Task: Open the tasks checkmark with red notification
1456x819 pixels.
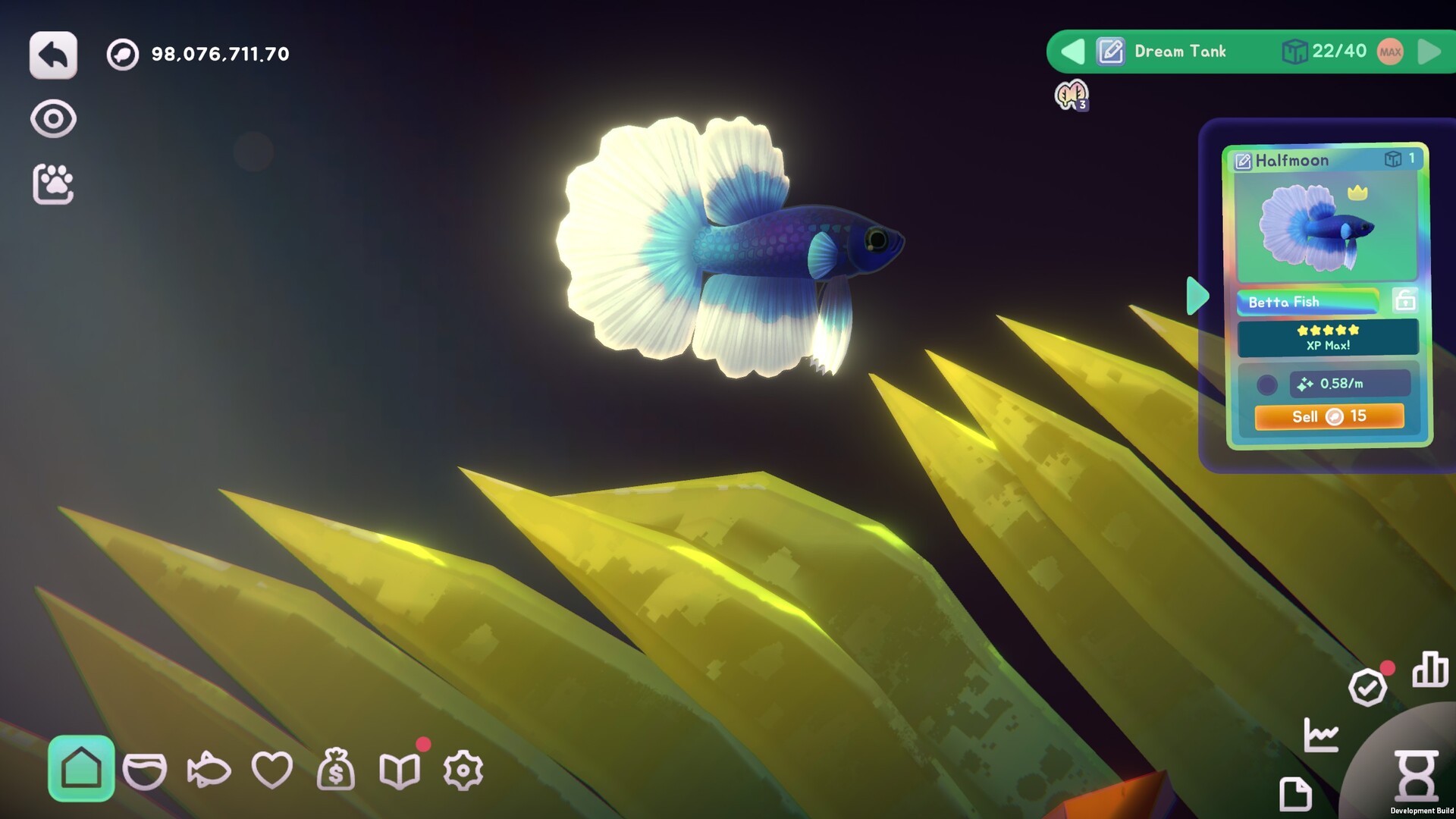Action: (x=1367, y=689)
